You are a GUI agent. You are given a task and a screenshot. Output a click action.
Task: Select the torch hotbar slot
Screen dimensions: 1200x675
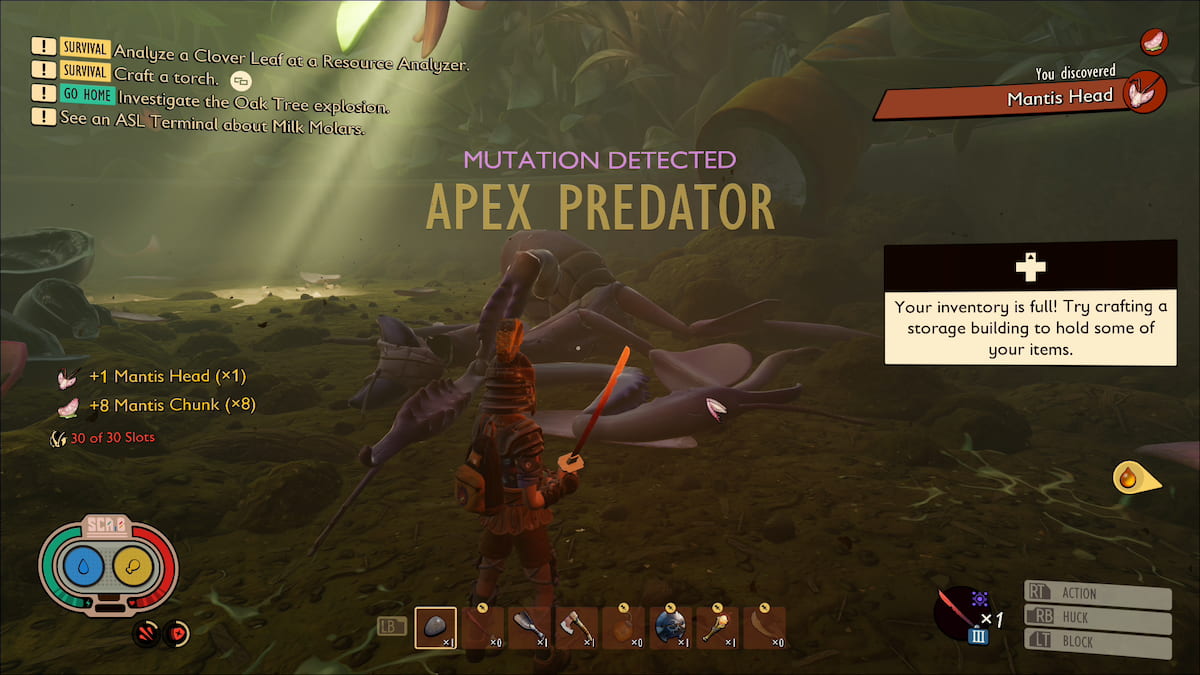717,628
